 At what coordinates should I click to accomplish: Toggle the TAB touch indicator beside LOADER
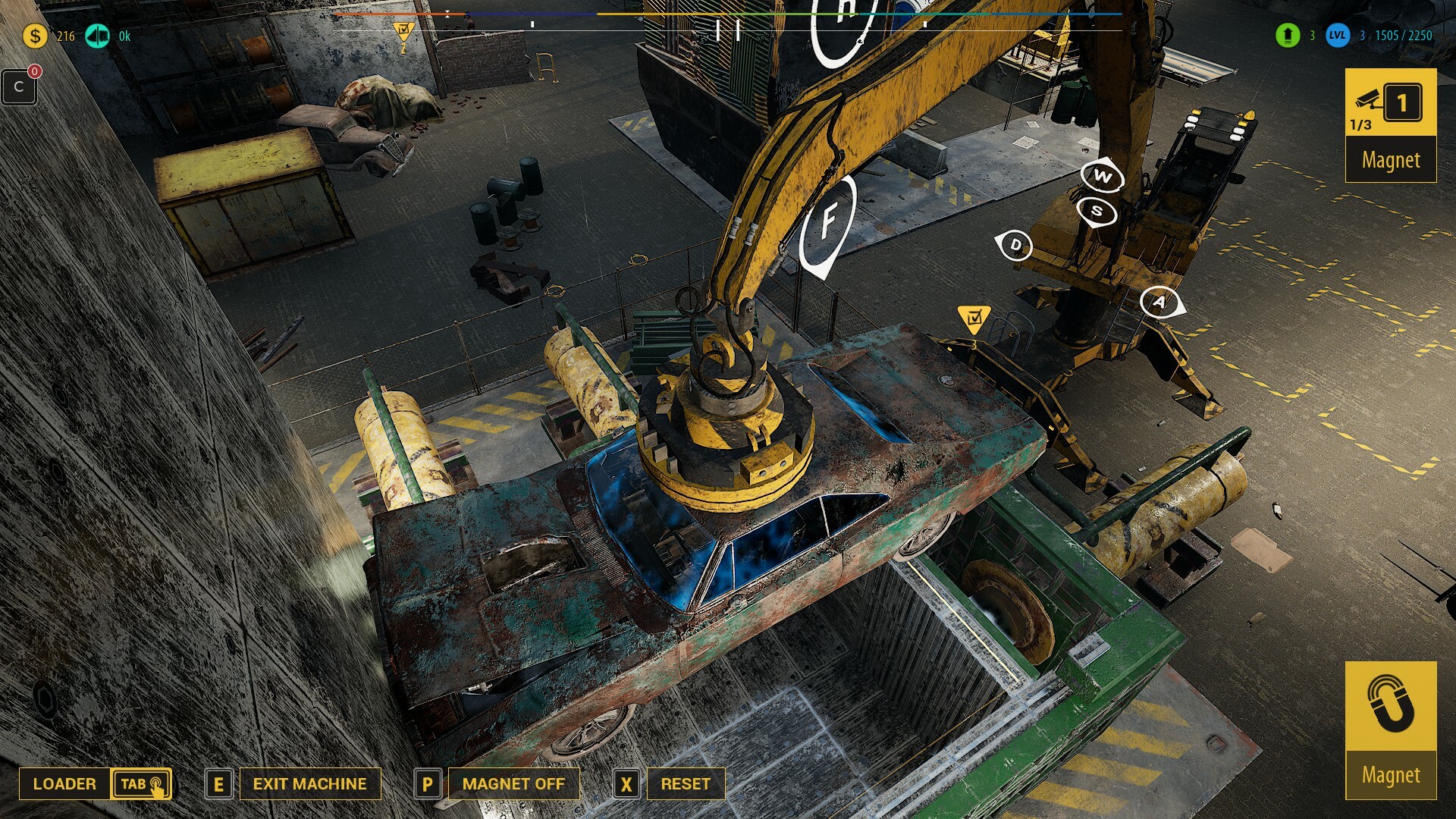tap(141, 783)
